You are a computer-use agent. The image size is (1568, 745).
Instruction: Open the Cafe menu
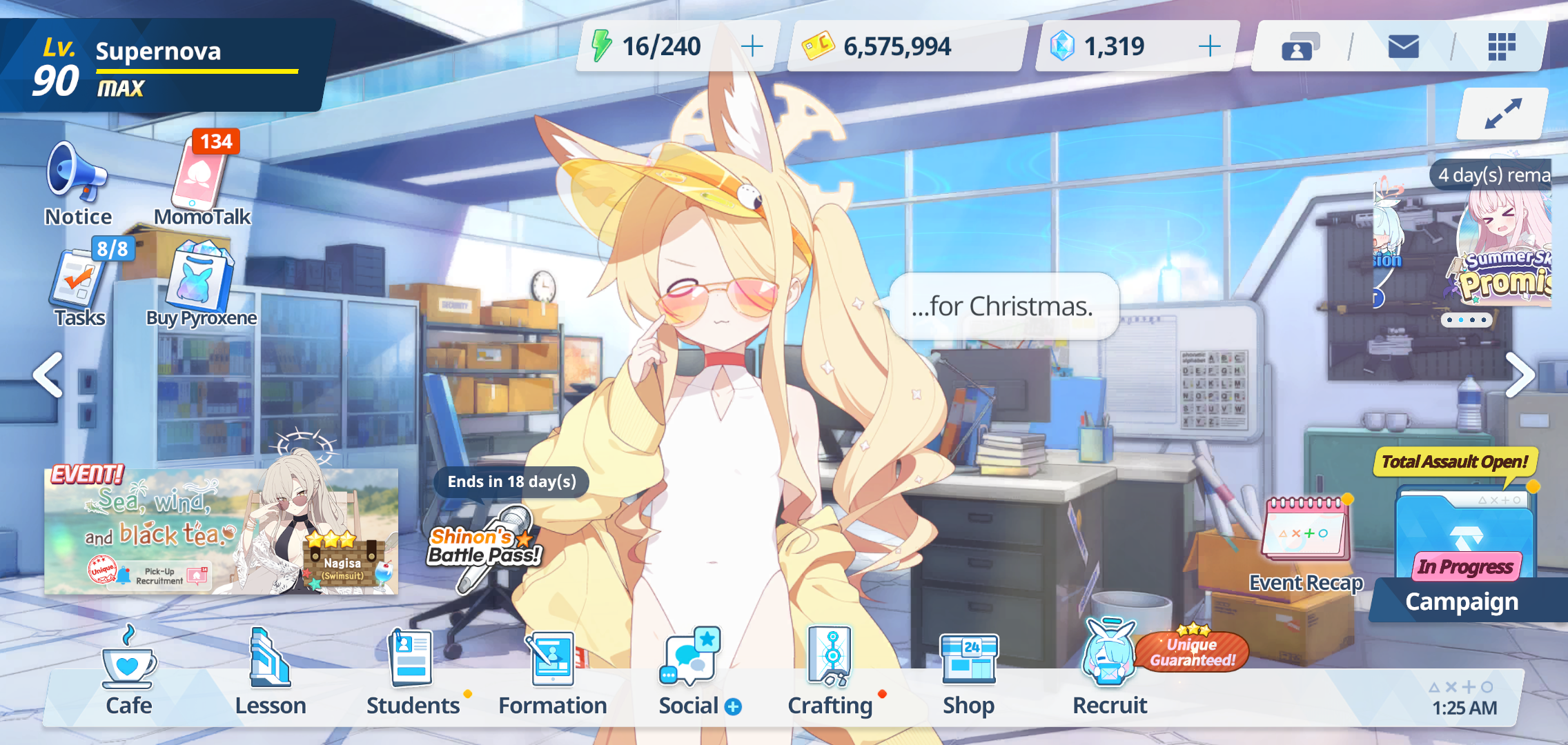129,673
